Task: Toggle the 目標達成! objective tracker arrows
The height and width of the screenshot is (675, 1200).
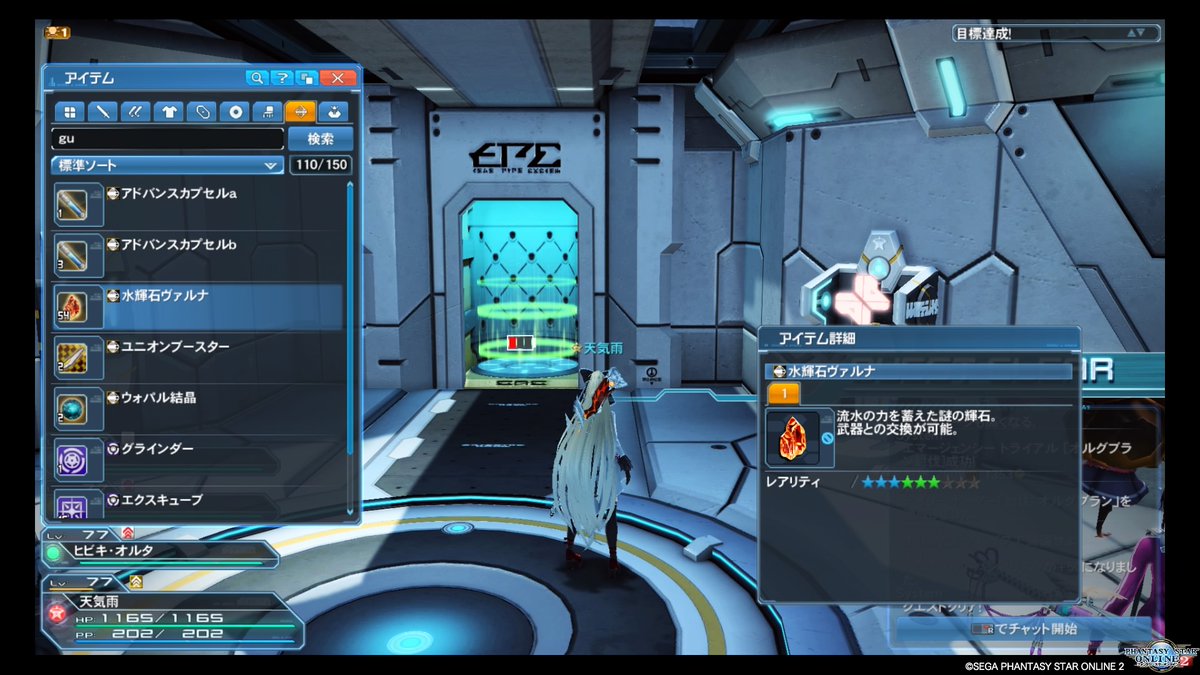Action: point(1136,33)
